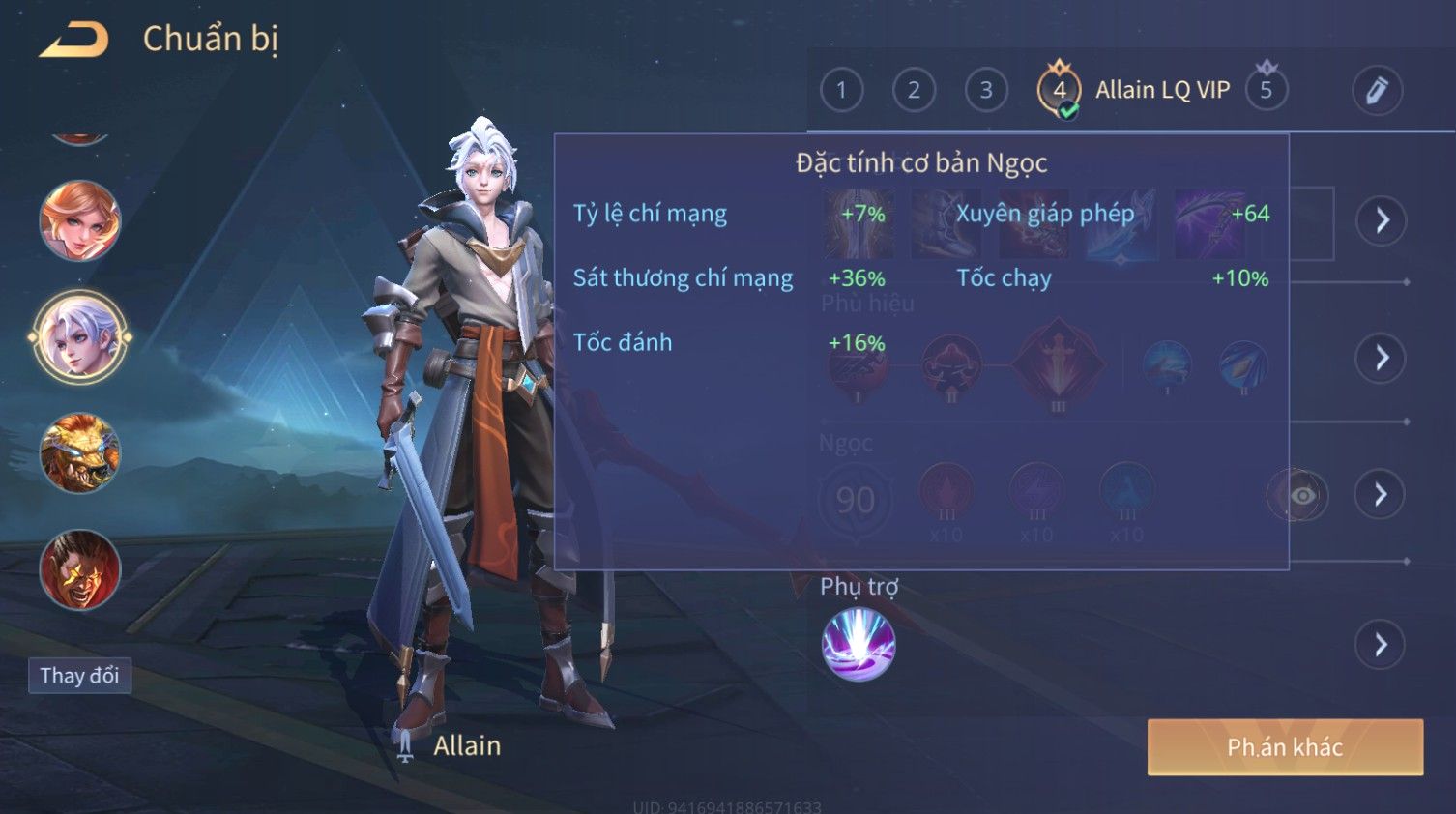Viewport: 1456px width, 814px height.
Task: Open the Phụ trợ row arrow
Action: coord(1381,645)
